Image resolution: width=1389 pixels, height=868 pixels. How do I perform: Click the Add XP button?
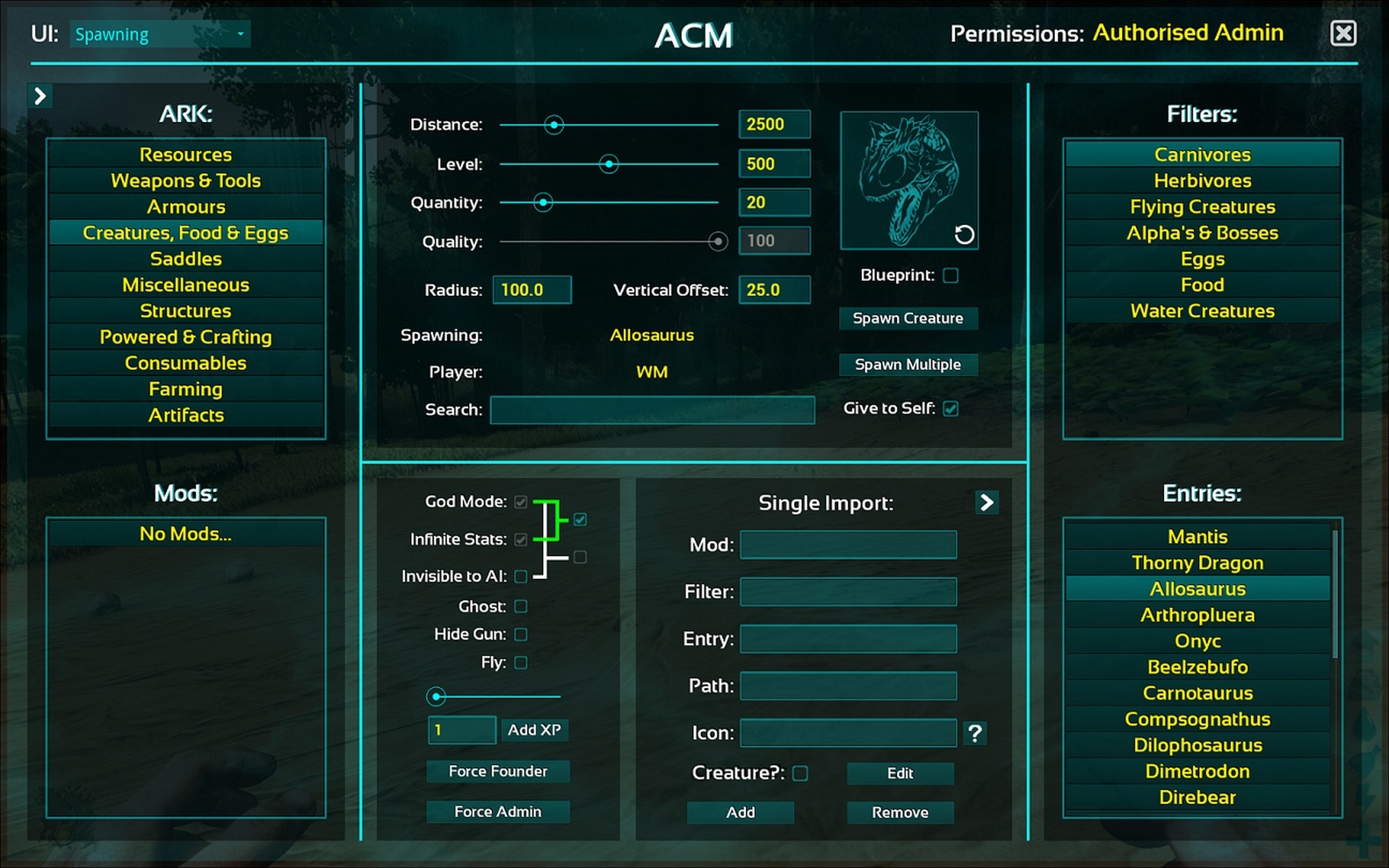click(534, 730)
